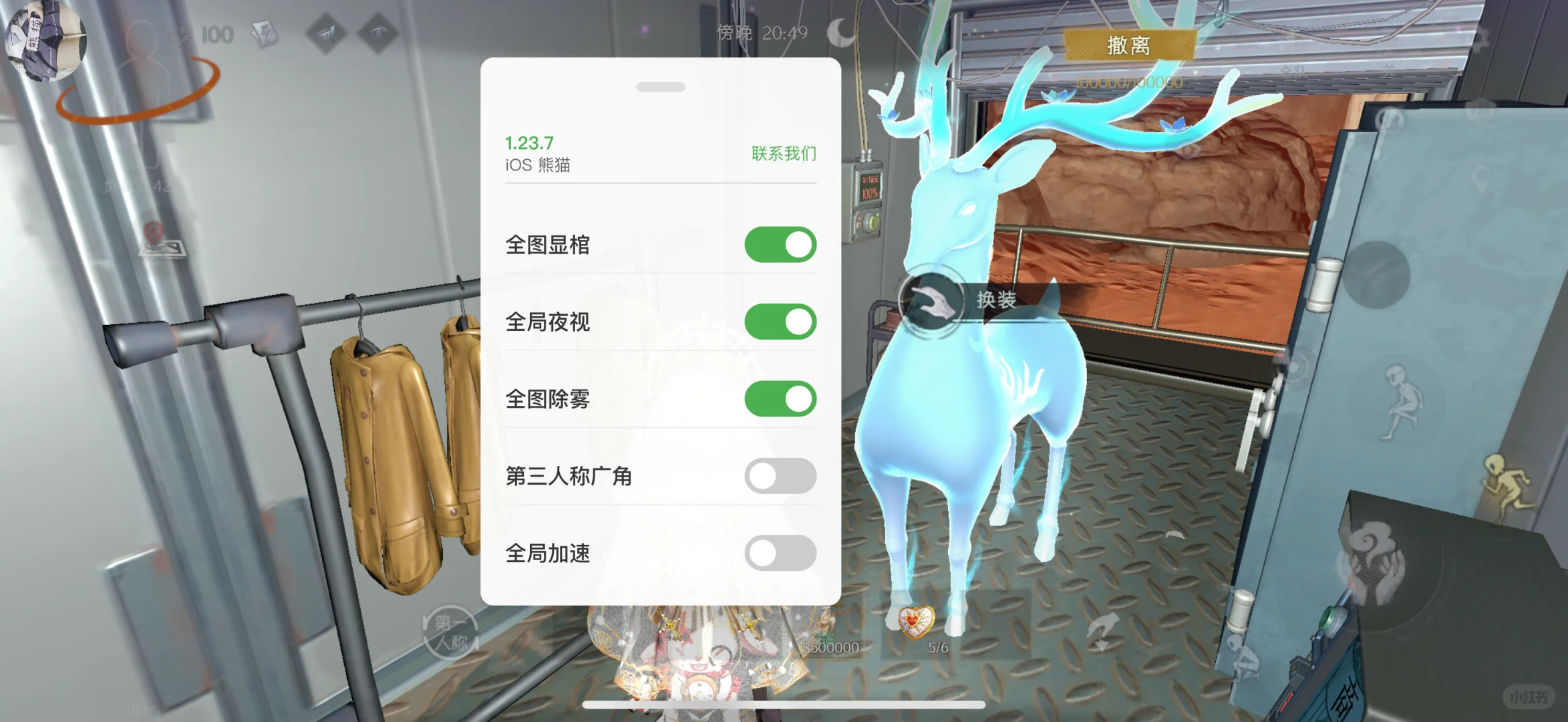Enable the 第三人称广角 switch
This screenshot has width=1568, height=722.
point(780,476)
